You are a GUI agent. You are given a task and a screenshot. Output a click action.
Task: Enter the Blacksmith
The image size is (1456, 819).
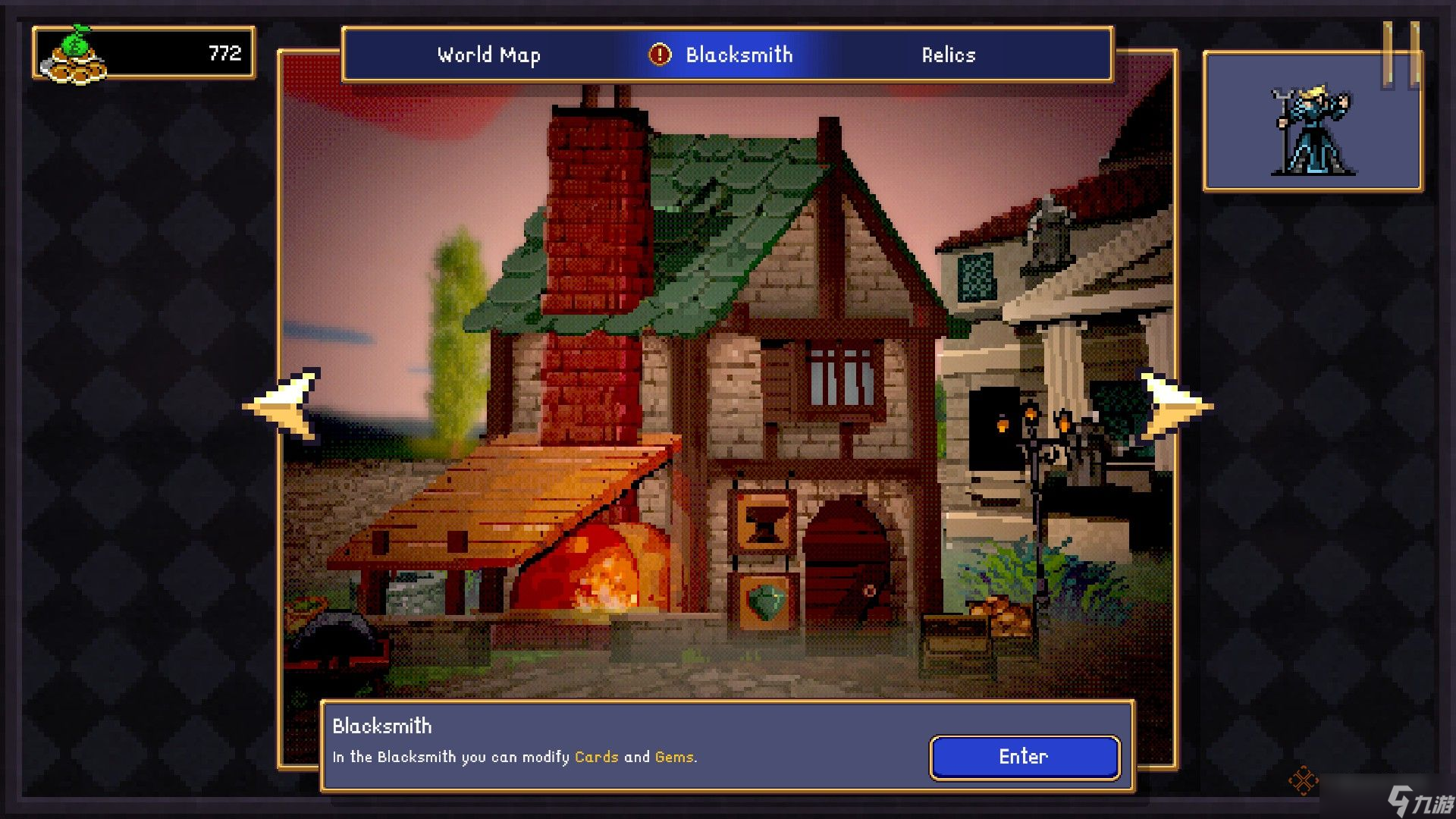coord(1024,757)
